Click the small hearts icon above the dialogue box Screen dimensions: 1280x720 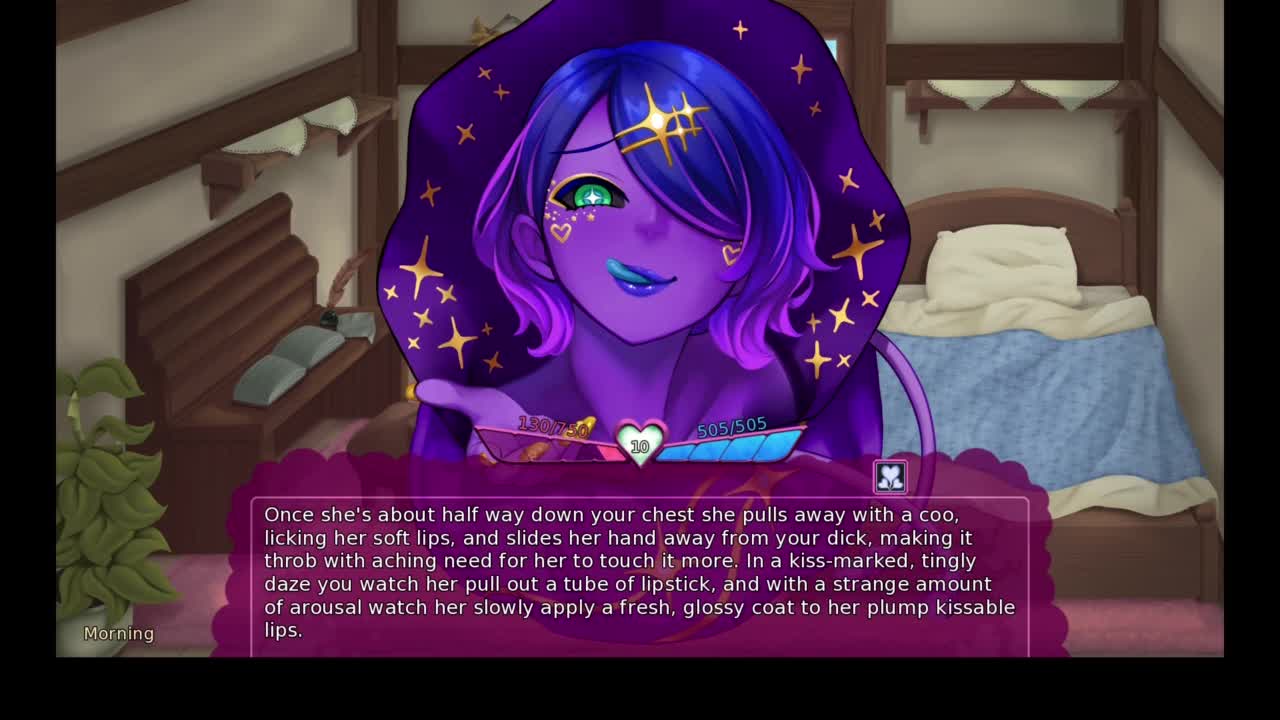click(890, 477)
